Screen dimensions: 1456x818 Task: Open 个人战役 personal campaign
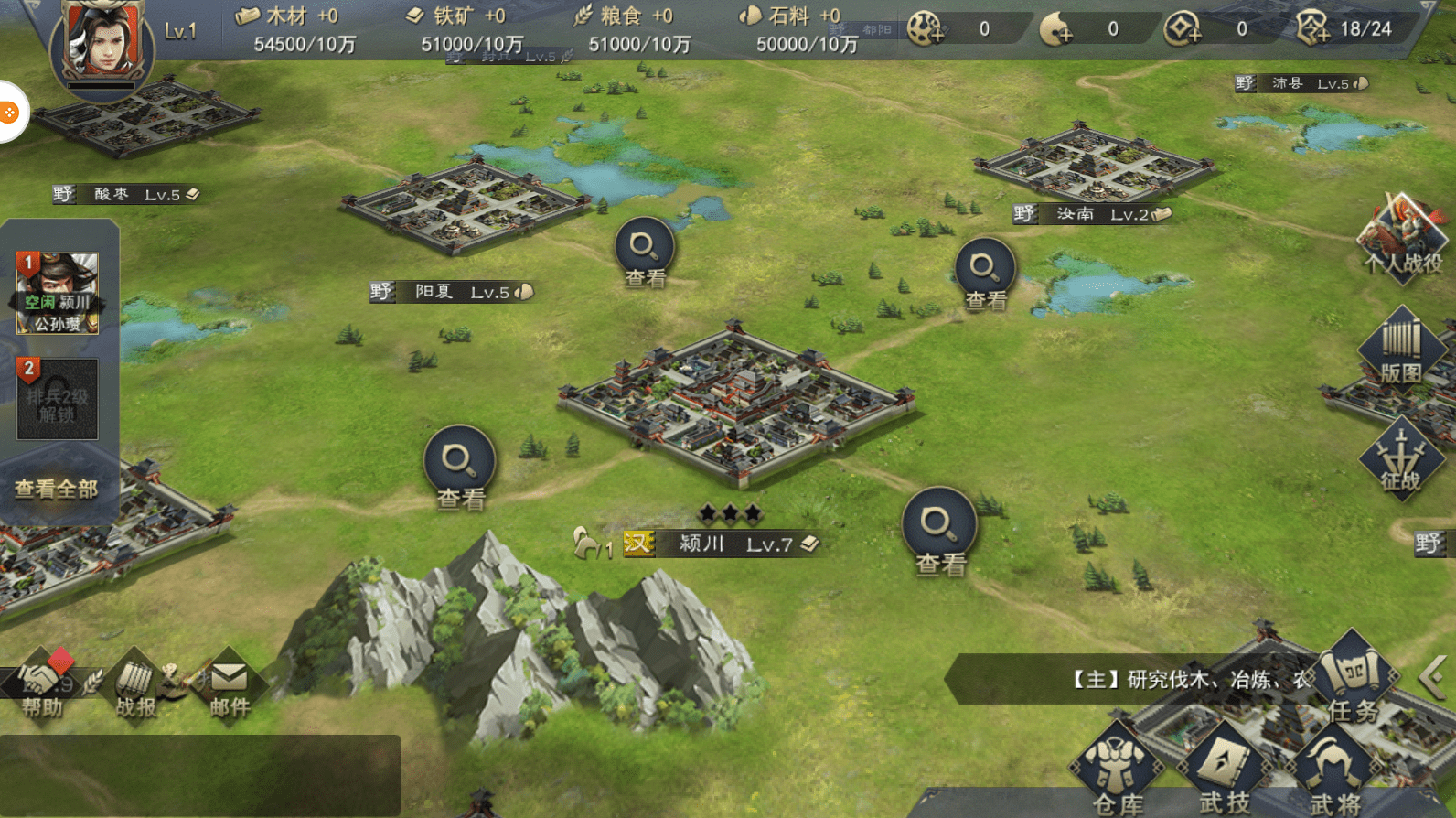click(1401, 240)
